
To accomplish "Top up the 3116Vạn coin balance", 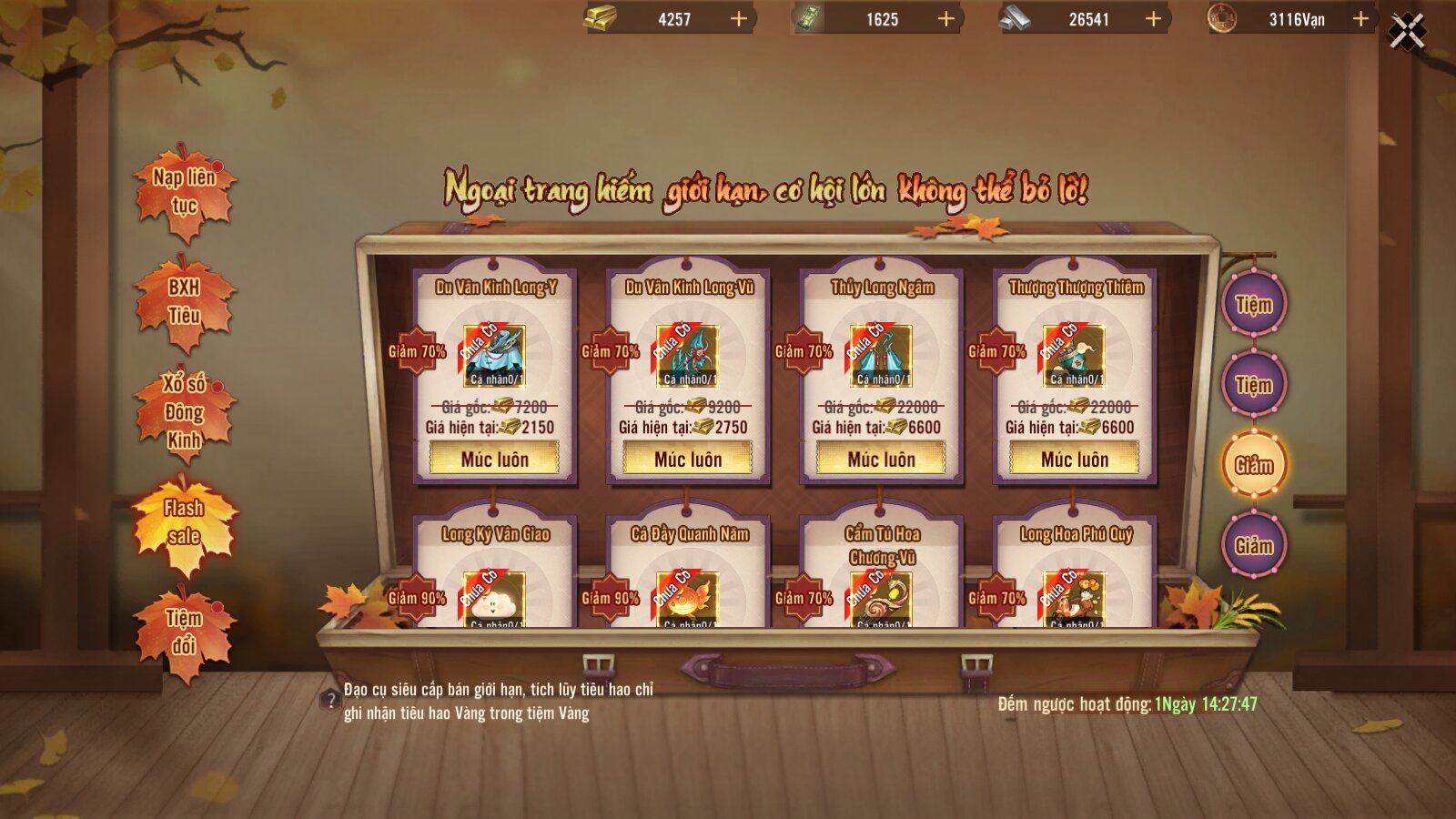I will [x=1360, y=19].
